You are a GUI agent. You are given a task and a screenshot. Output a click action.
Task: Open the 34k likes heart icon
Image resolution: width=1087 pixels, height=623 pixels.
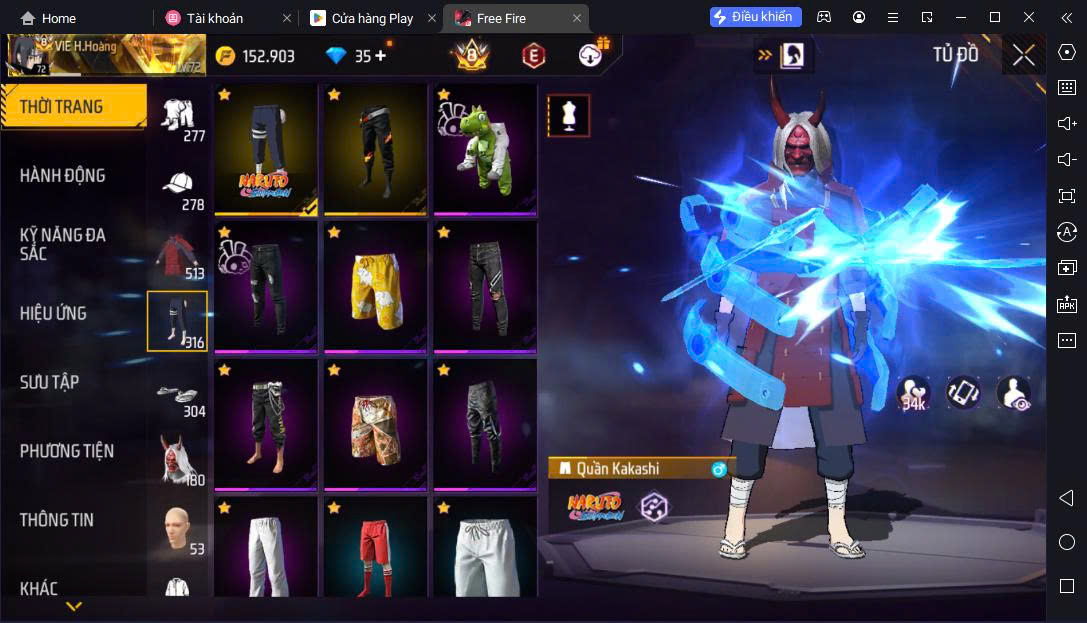pyautogui.click(x=911, y=393)
